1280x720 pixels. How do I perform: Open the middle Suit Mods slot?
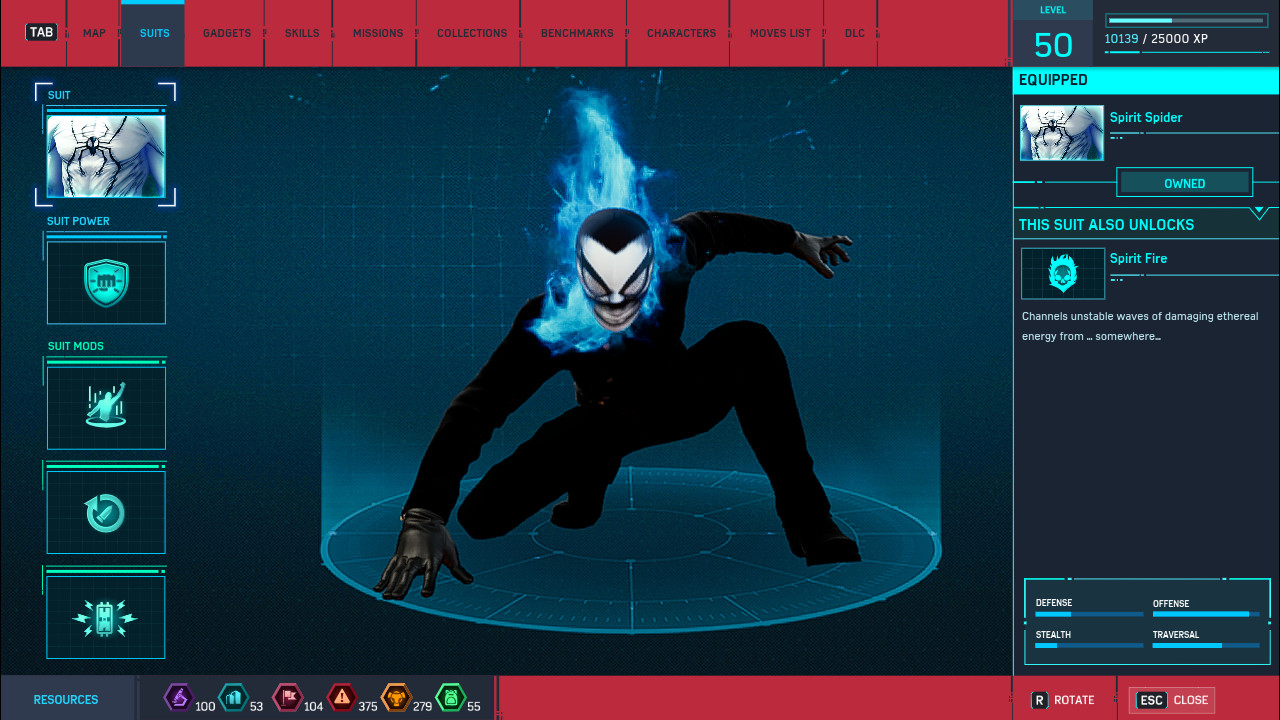[x=105, y=510]
